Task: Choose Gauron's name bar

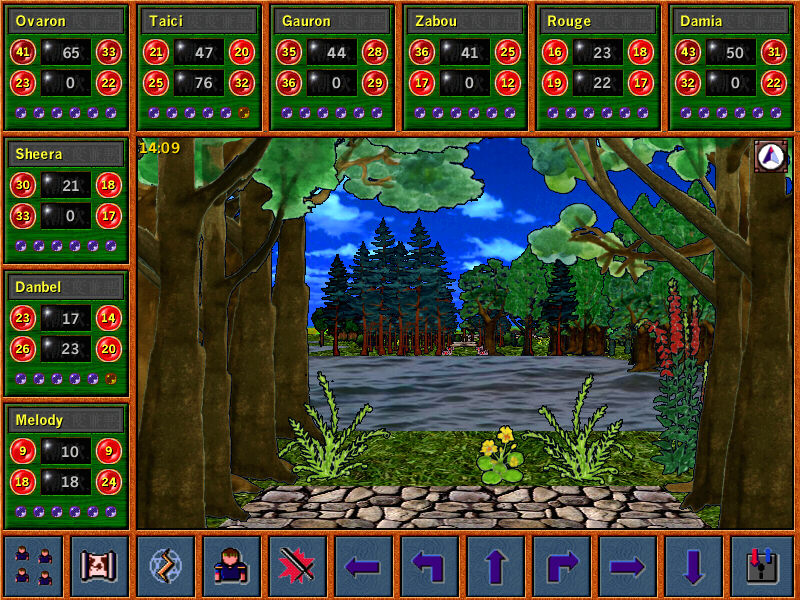Action: 333,21
